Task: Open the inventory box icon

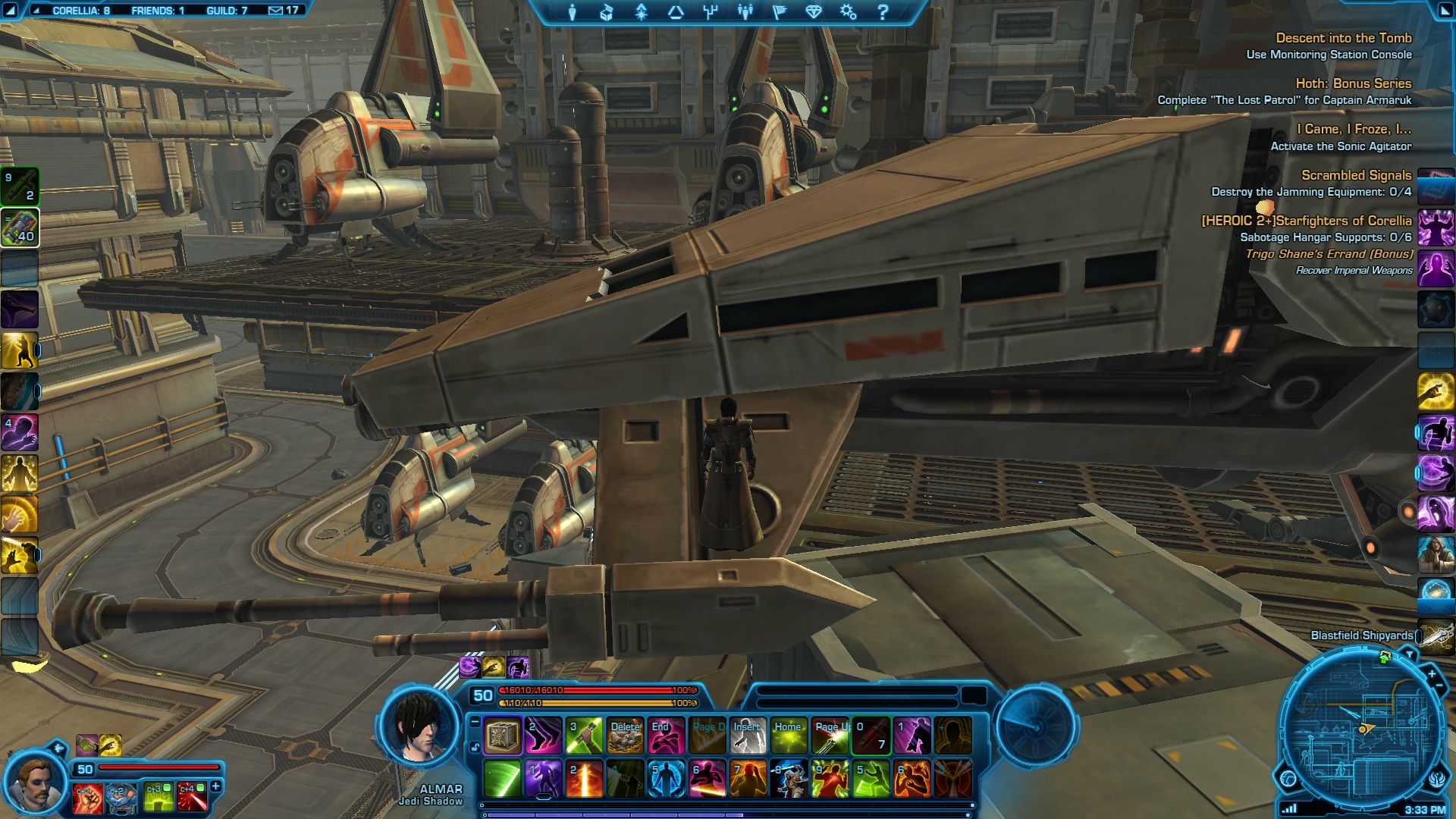Action: (x=606, y=12)
